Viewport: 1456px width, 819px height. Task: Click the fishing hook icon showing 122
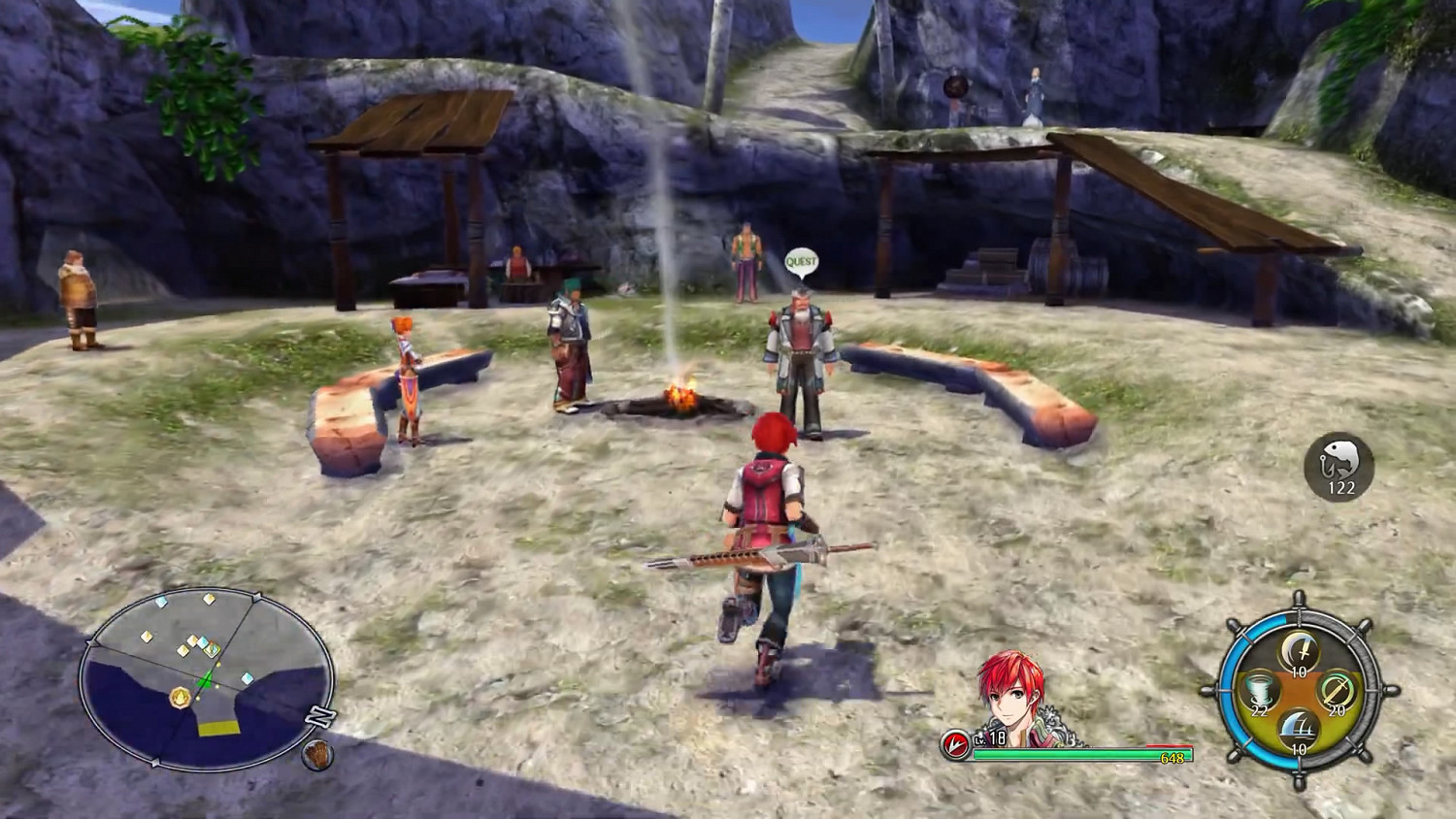1337,467
